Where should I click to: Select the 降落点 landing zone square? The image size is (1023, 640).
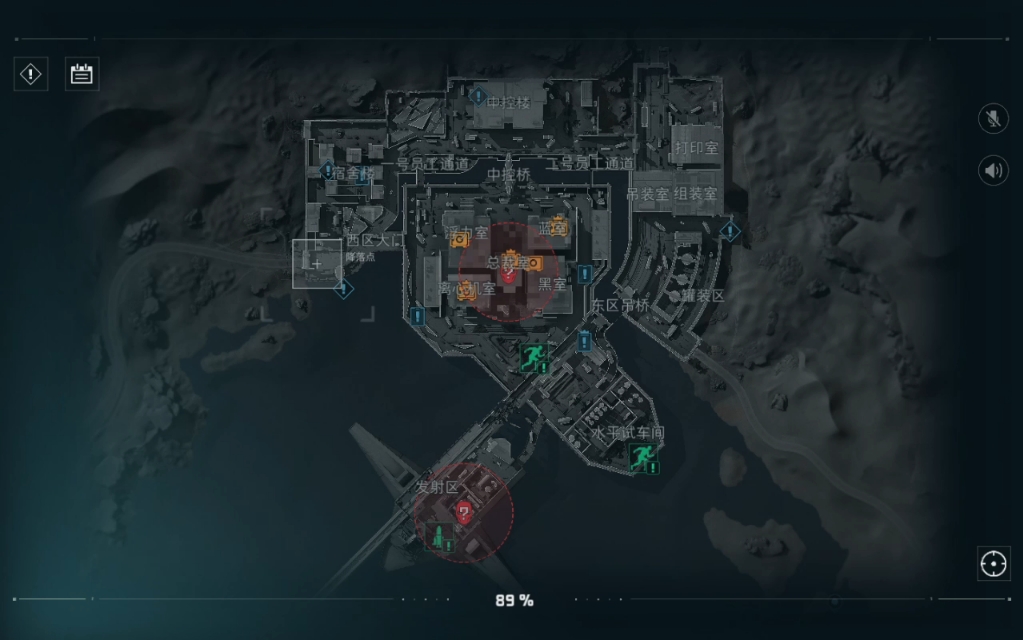click(x=317, y=264)
